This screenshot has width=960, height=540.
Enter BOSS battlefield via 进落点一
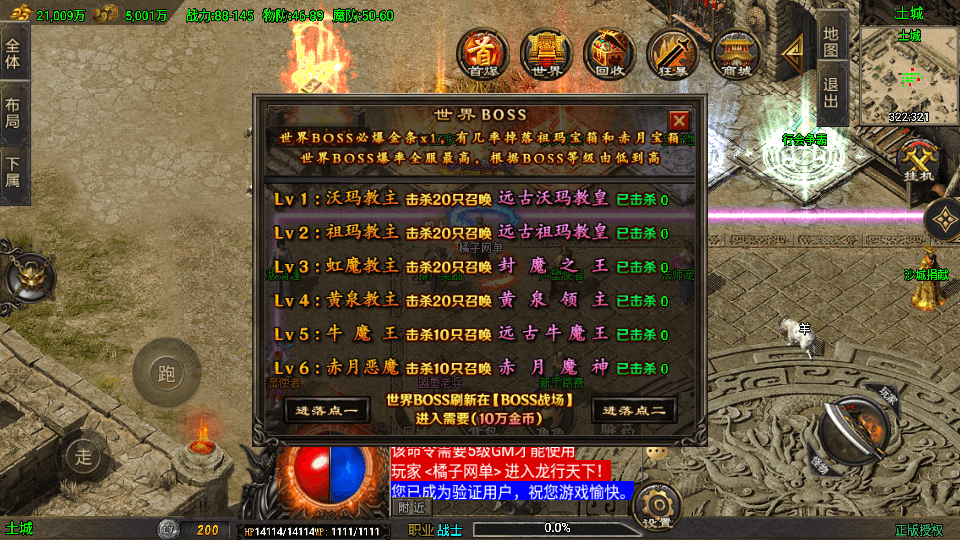[x=313, y=410]
